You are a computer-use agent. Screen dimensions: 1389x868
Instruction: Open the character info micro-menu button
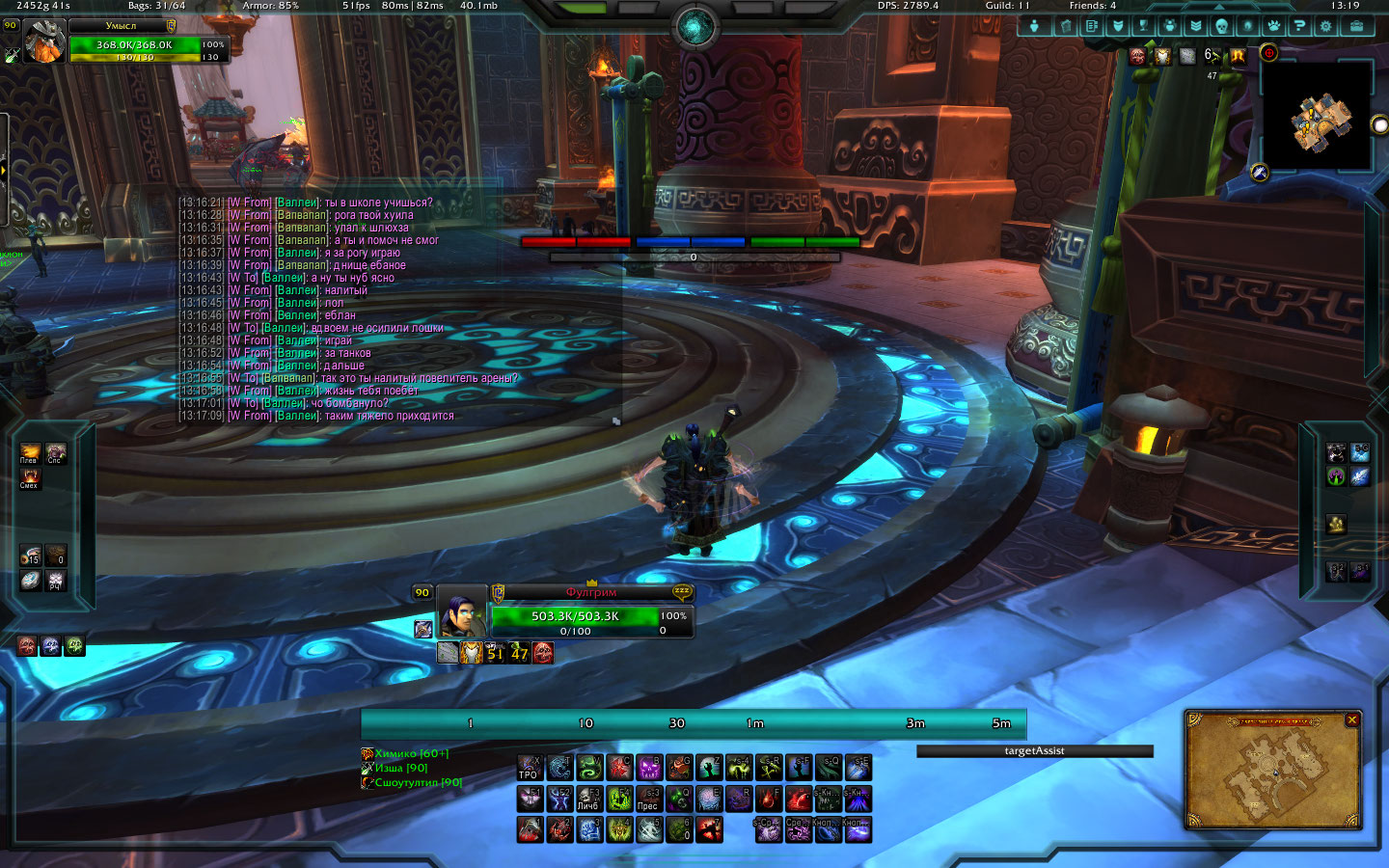point(1035,26)
